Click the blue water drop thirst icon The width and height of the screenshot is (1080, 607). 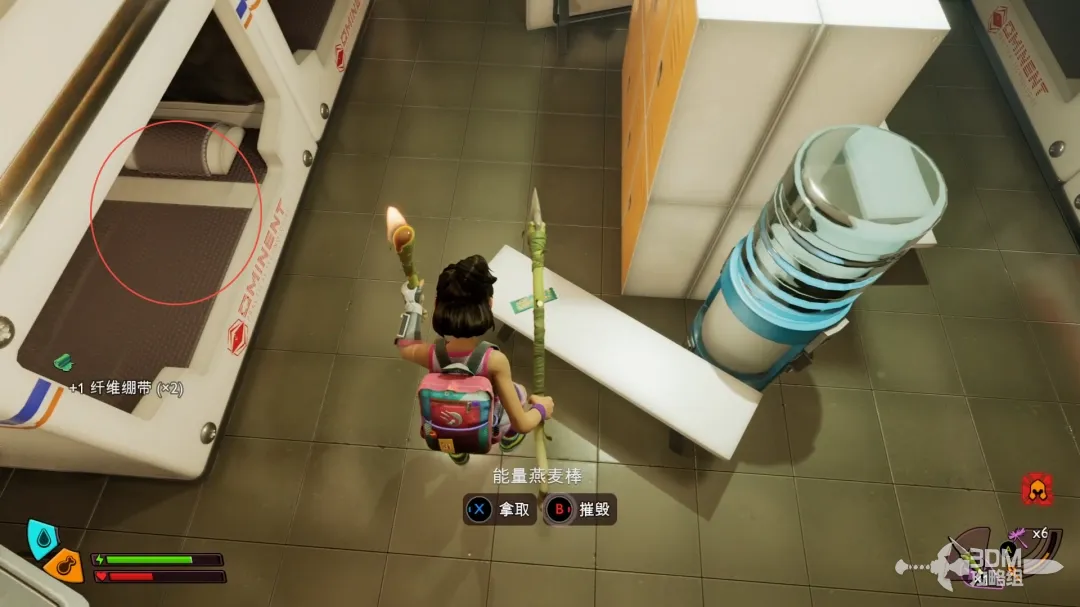coord(42,536)
